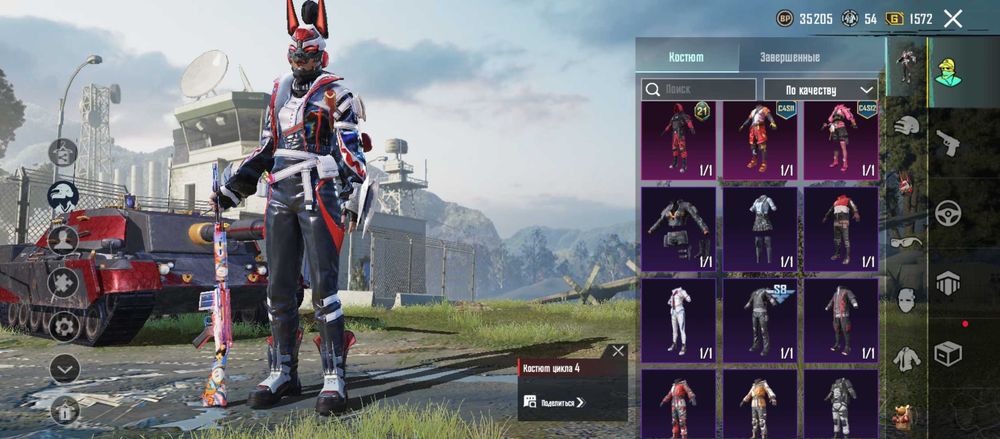Image resolution: width=1000 pixels, height=439 pixels.
Task: Expand the down-arrow button on left
Action: [64, 369]
